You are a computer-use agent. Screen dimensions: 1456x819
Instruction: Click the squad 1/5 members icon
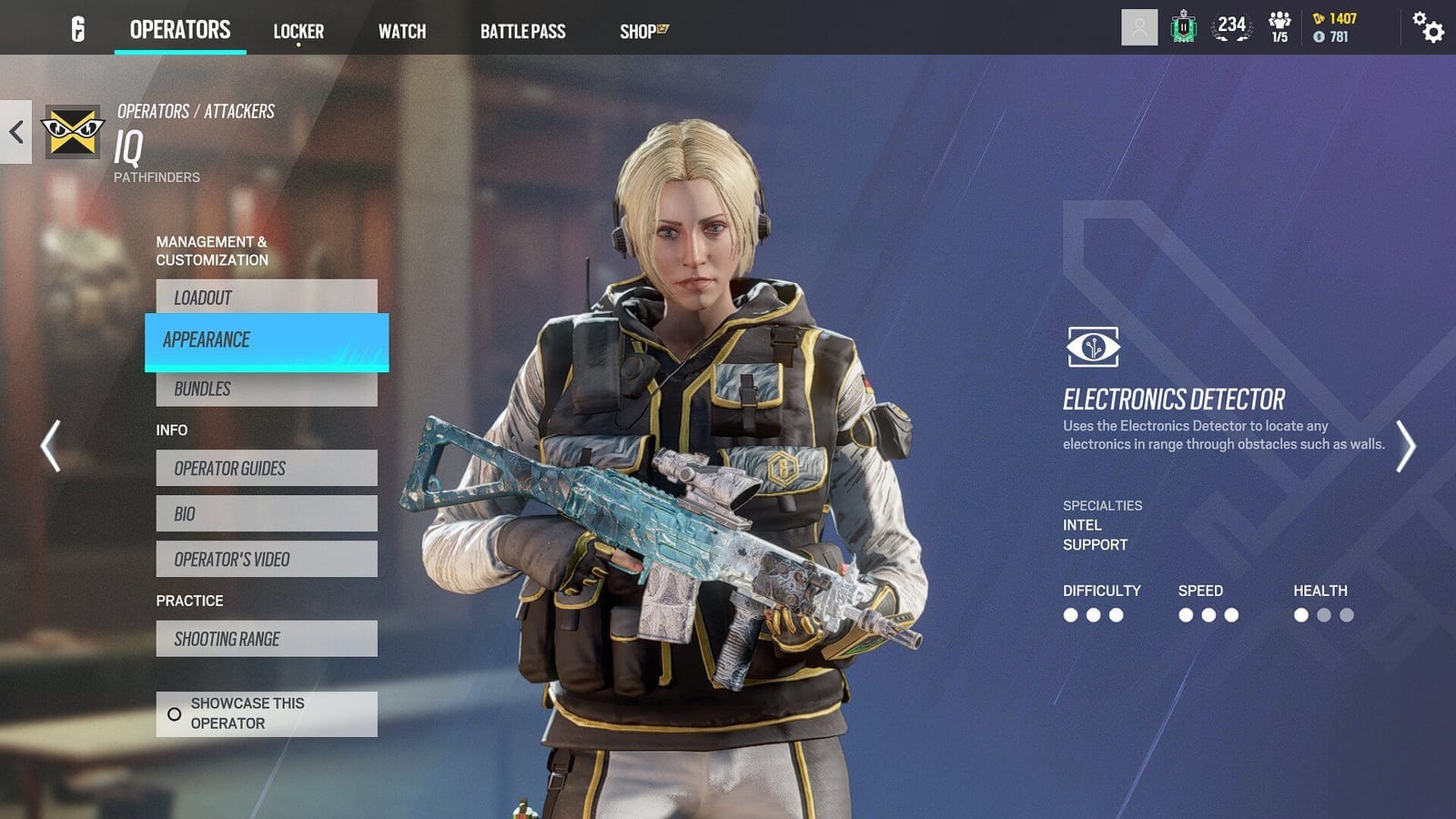click(1279, 27)
